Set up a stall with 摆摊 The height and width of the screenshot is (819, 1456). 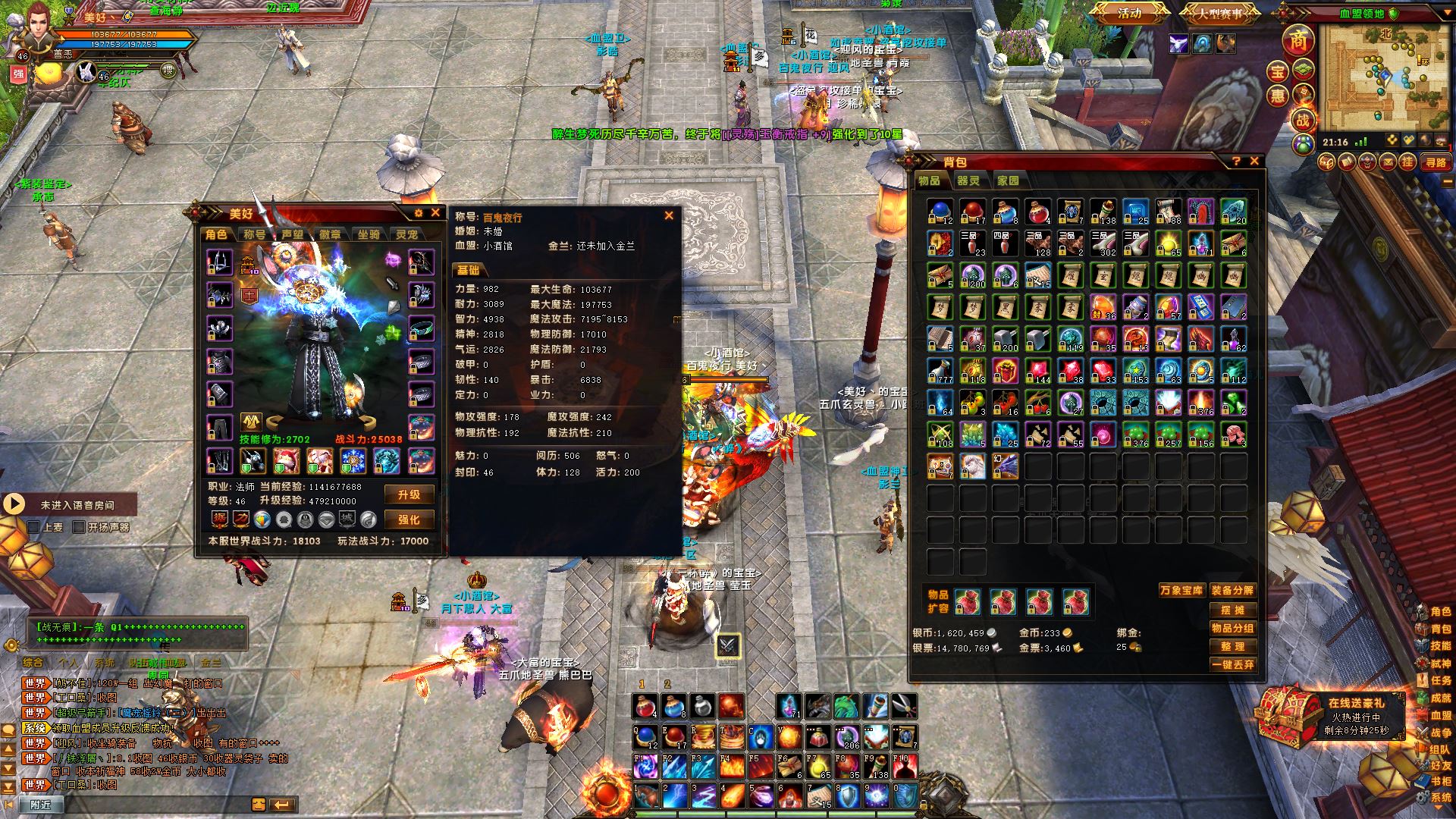coord(1232,610)
